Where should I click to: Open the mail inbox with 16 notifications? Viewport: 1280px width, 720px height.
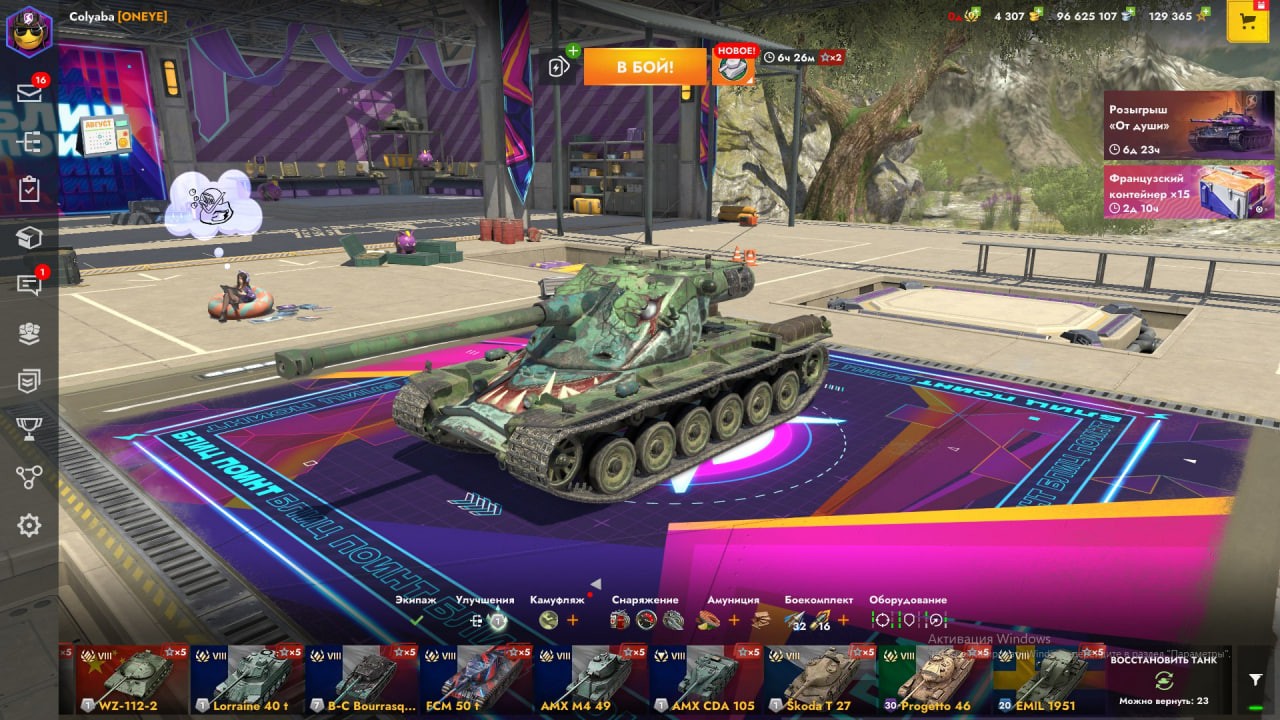29,92
